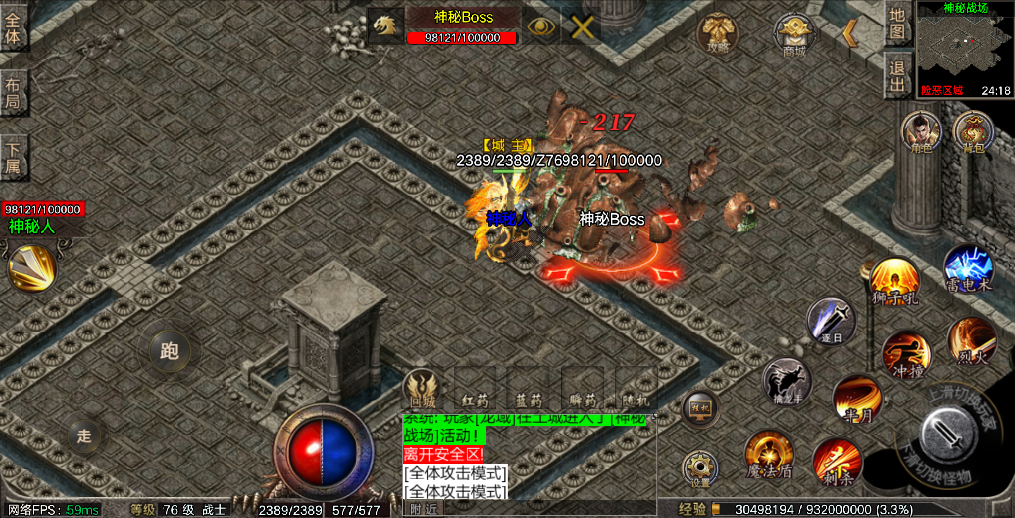The width and height of the screenshot is (1015, 518).
Task: Cast the 魔法盾 magic shield
Action: [x=768, y=453]
